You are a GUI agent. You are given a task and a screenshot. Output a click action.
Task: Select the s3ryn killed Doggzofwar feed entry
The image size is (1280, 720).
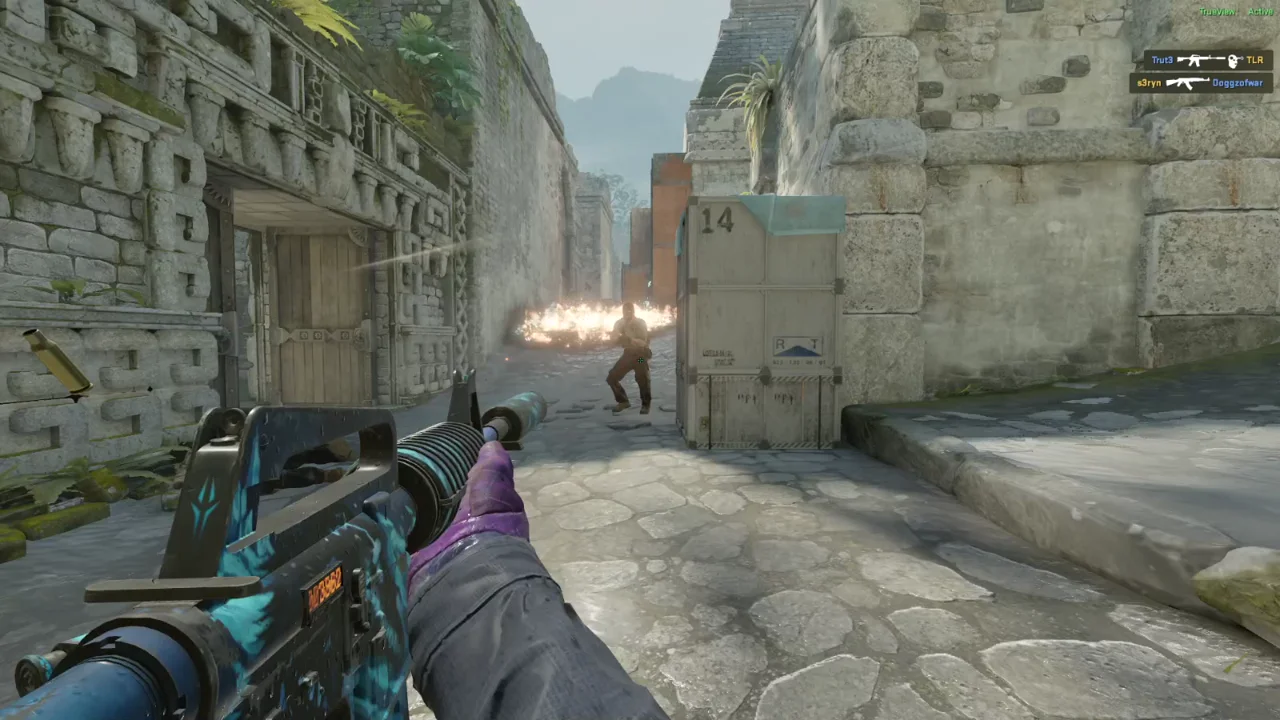pos(1201,83)
